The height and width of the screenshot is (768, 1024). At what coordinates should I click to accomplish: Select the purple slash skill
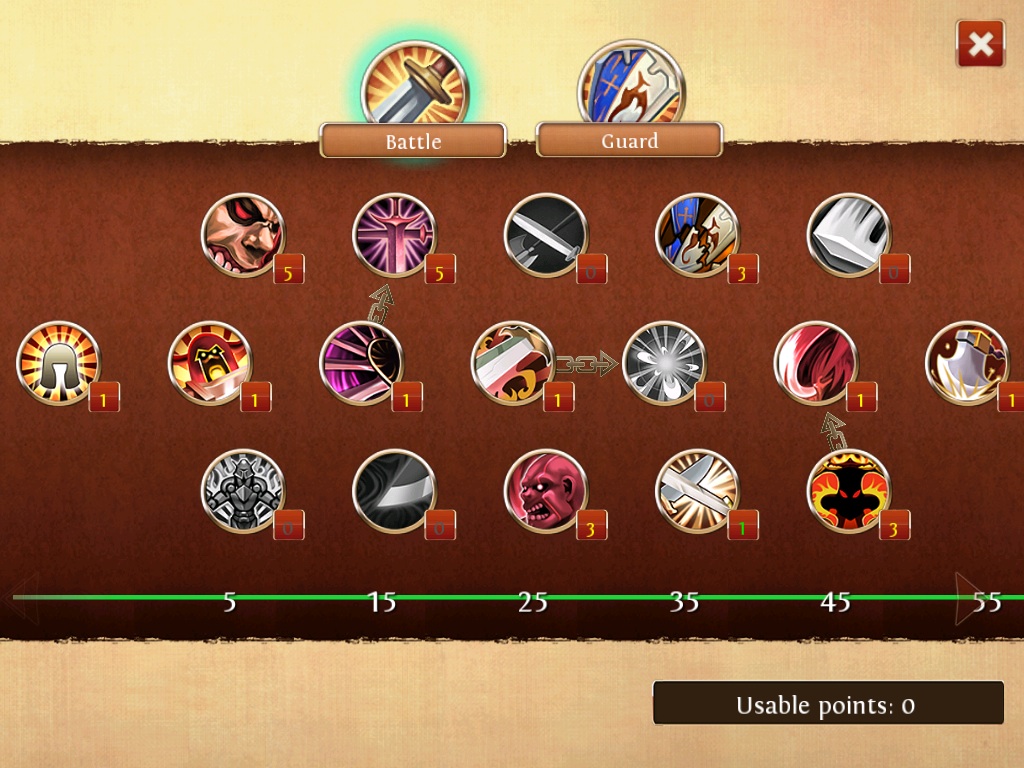pos(361,363)
